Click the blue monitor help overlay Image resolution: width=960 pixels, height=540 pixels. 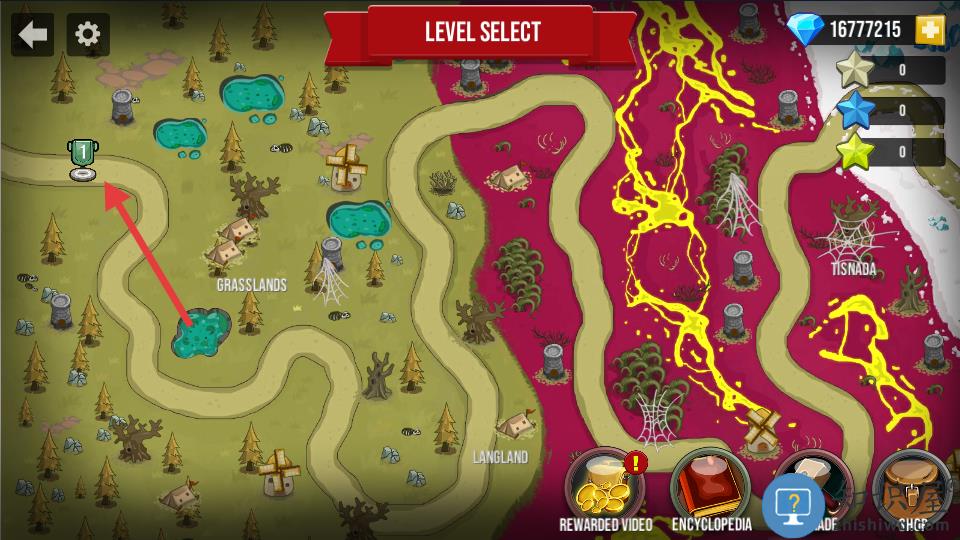coord(793,506)
